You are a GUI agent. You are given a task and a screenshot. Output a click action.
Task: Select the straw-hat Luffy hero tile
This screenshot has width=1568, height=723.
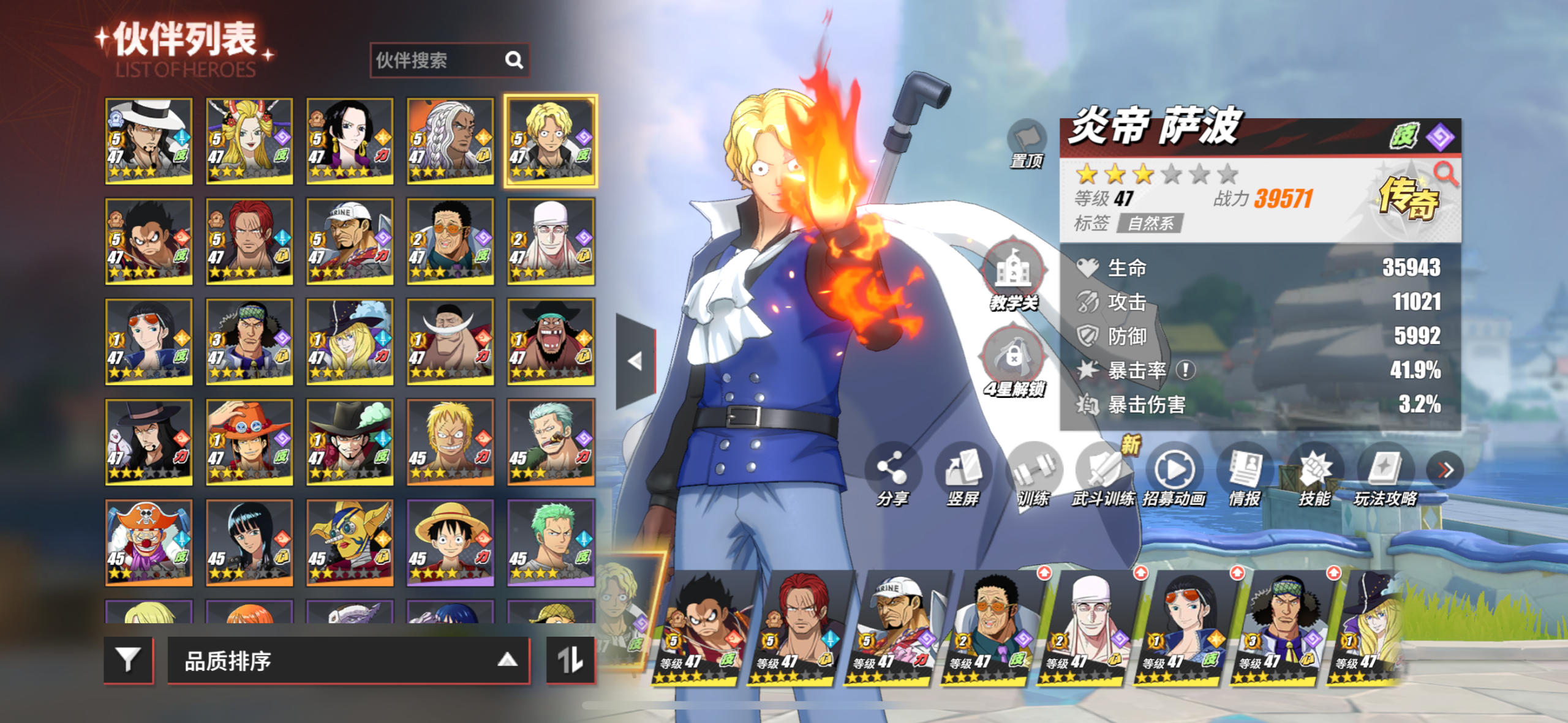pyautogui.click(x=450, y=542)
